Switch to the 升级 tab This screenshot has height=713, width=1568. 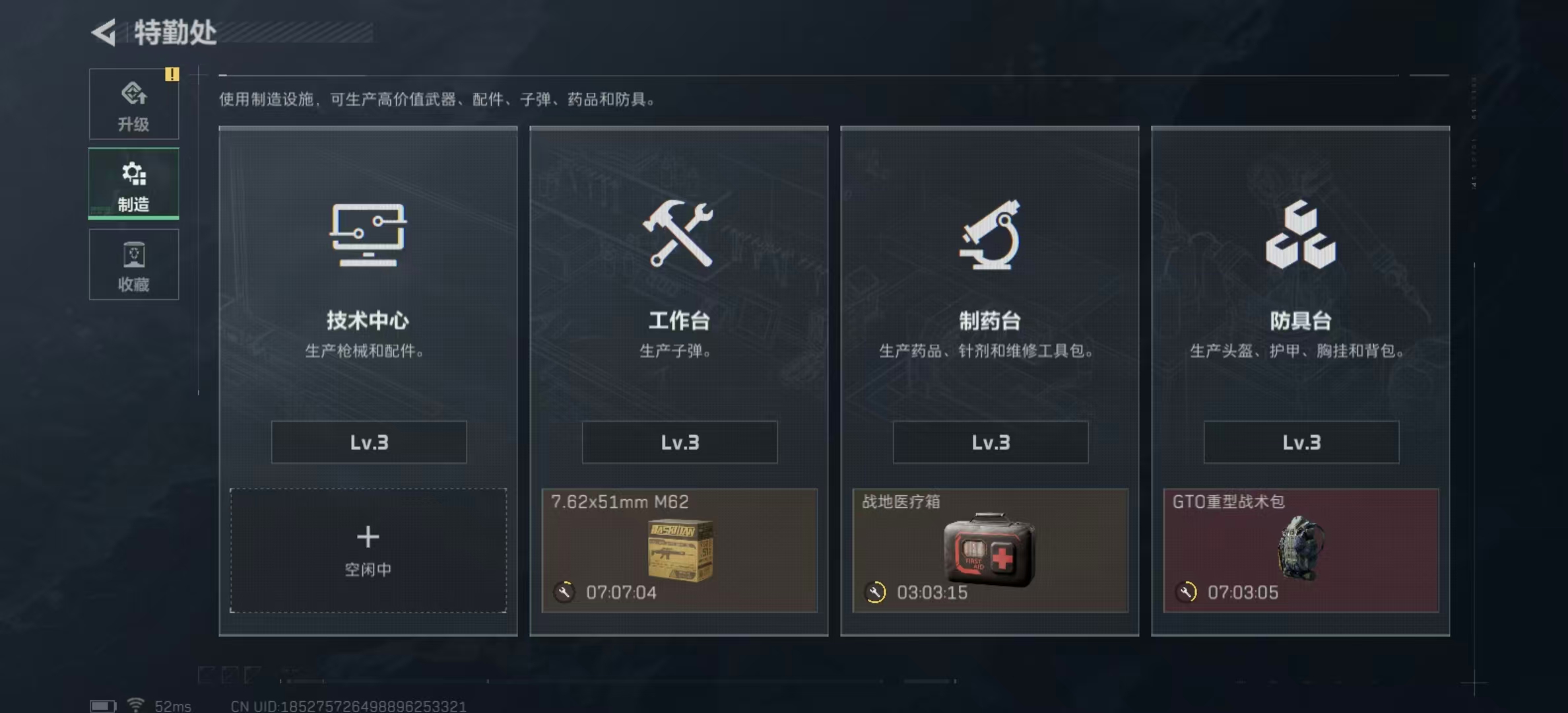tap(134, 106)
